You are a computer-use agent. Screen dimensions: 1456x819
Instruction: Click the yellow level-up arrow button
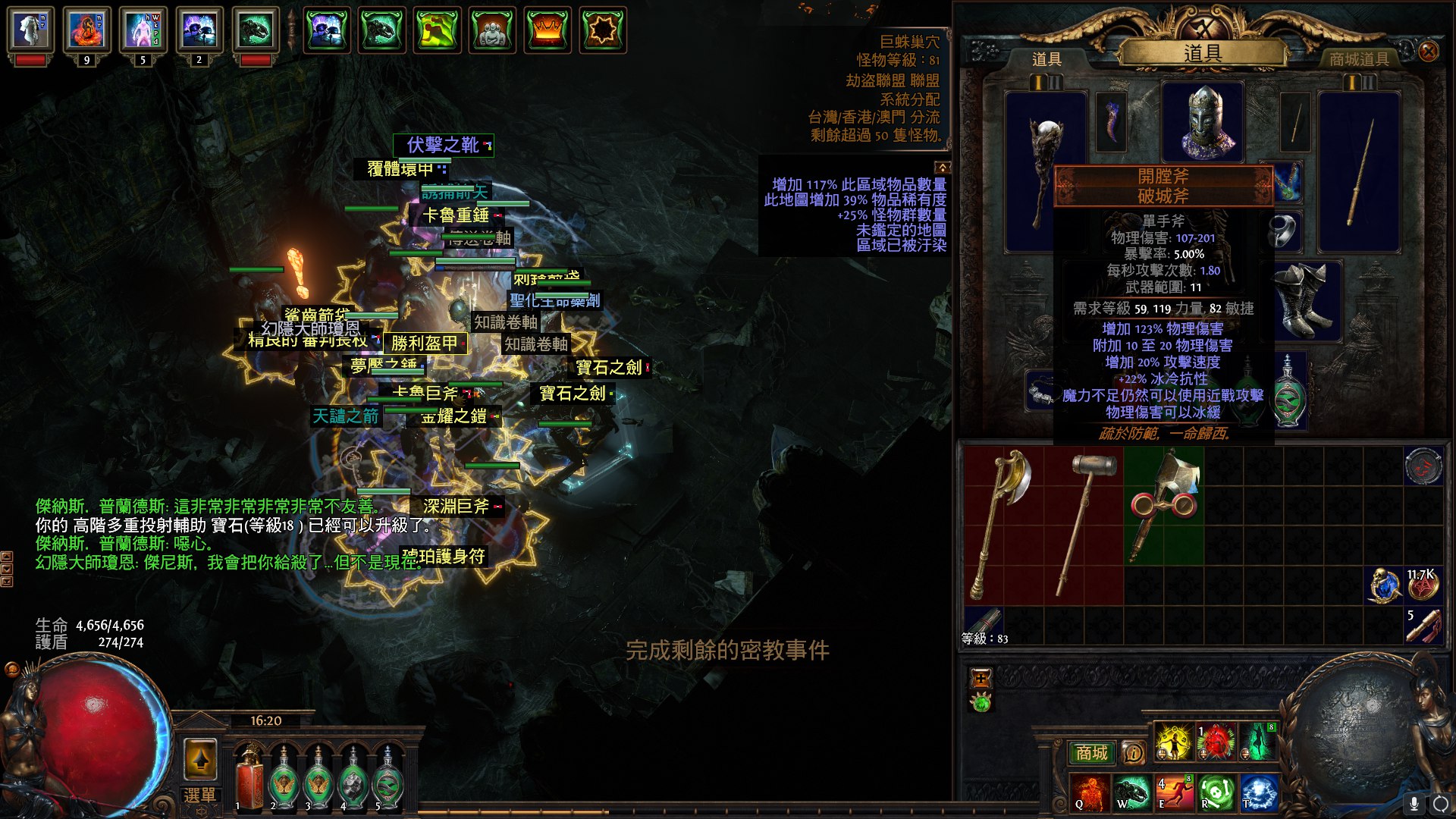pyautogui.click(x=200, y=759)
